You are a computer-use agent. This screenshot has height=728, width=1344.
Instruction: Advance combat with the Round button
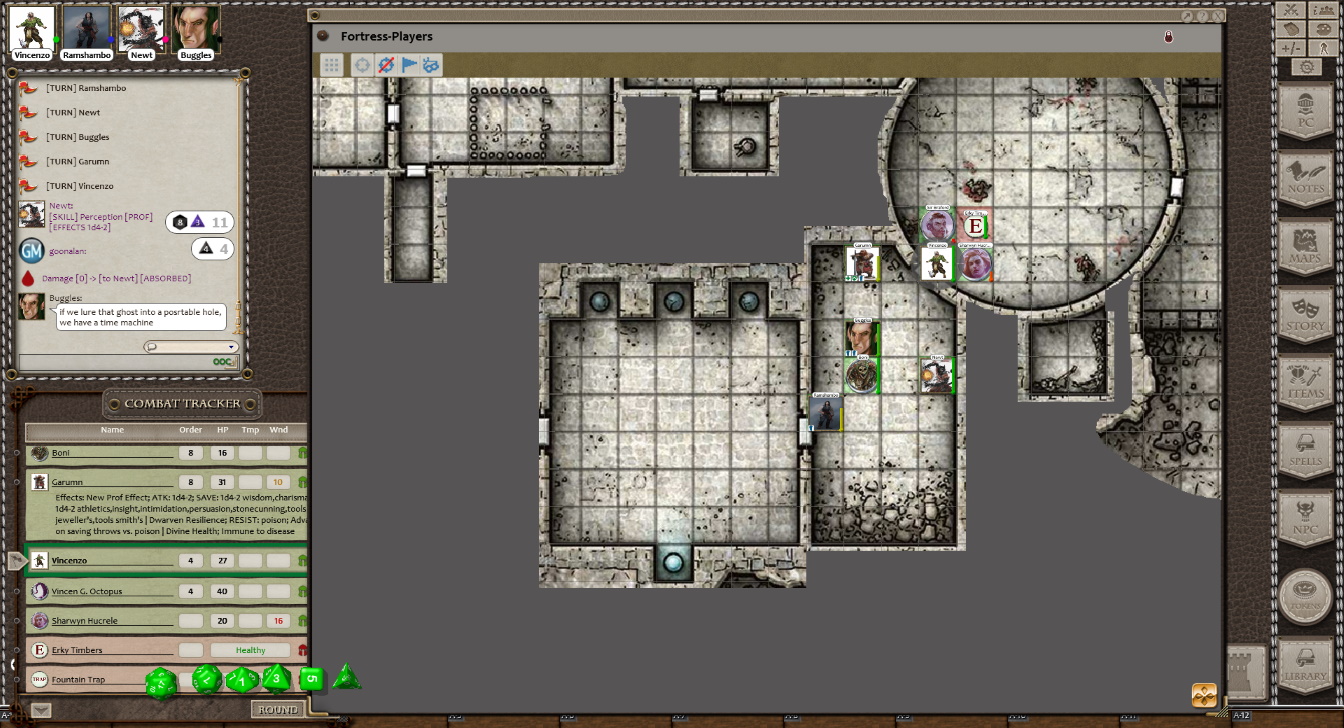(277, 709)
